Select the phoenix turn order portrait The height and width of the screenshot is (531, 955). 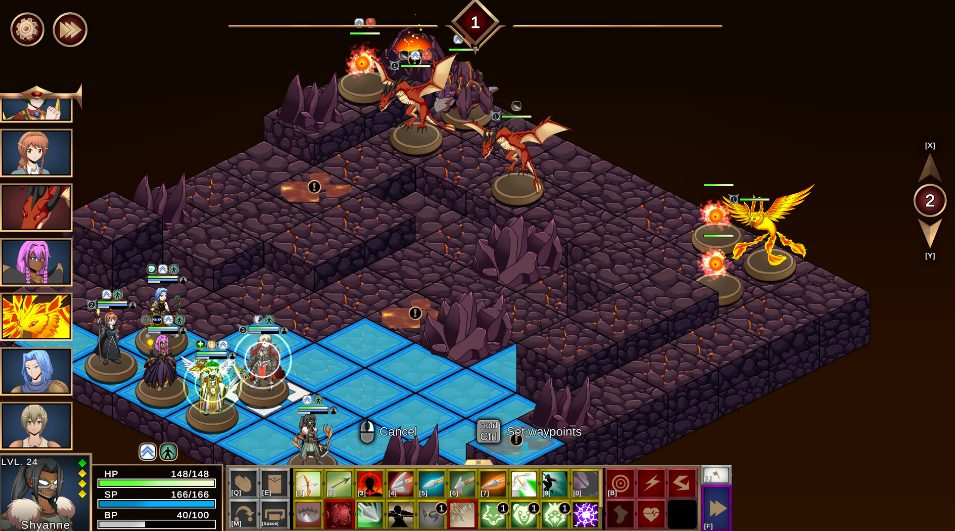point(36,316)
